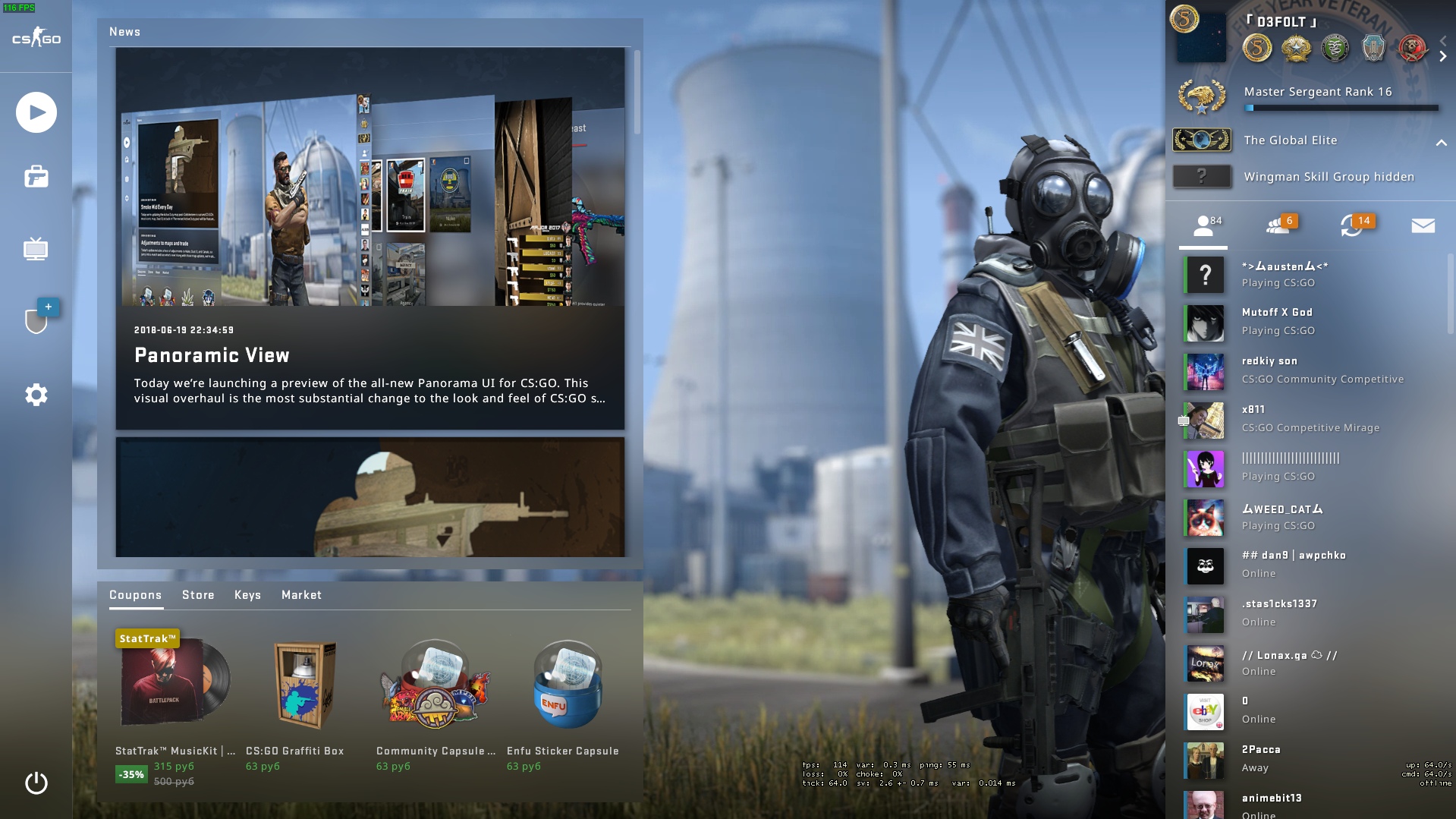Open the friends list tab
Viewport: 1456px width, 819px height.
coord(1203,225)
